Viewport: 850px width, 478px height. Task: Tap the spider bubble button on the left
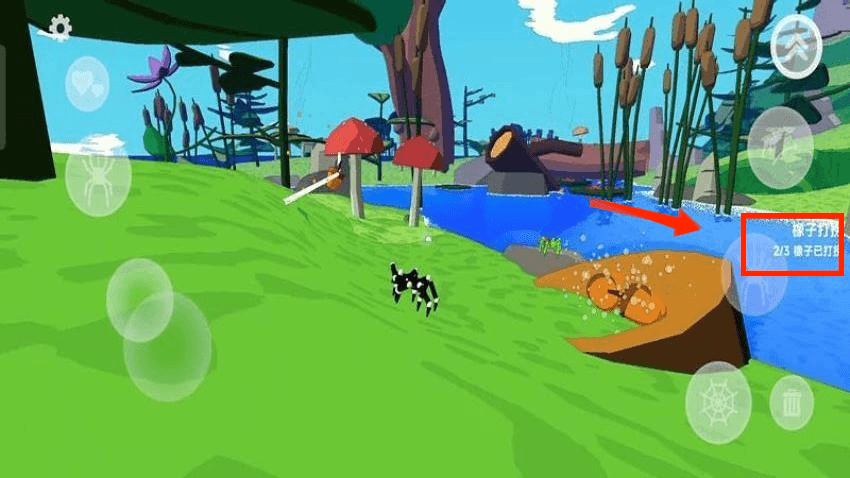tap(98, 180)
